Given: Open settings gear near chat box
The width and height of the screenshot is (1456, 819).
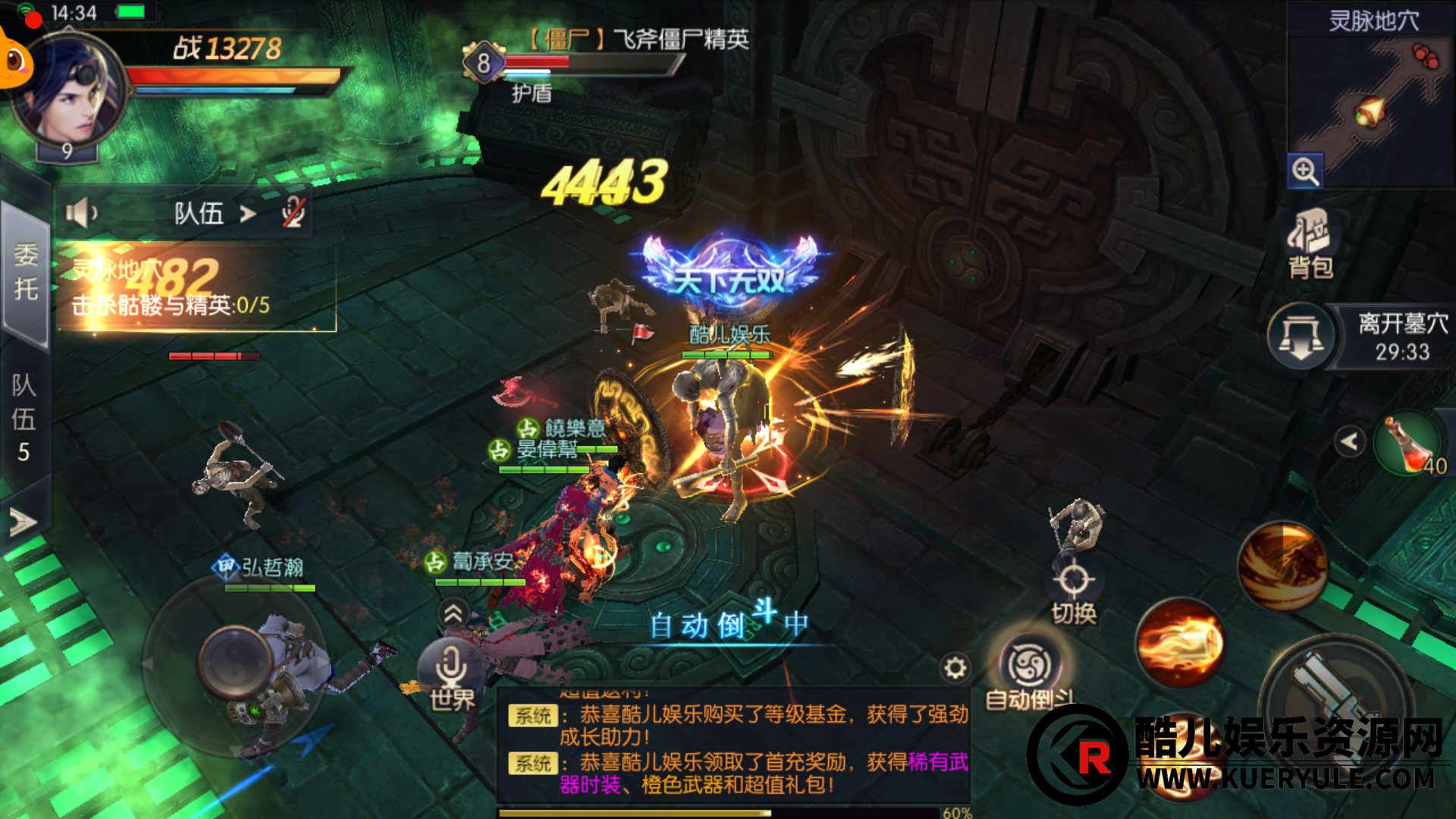Looking at the screenshot, I should coord(955,667).
